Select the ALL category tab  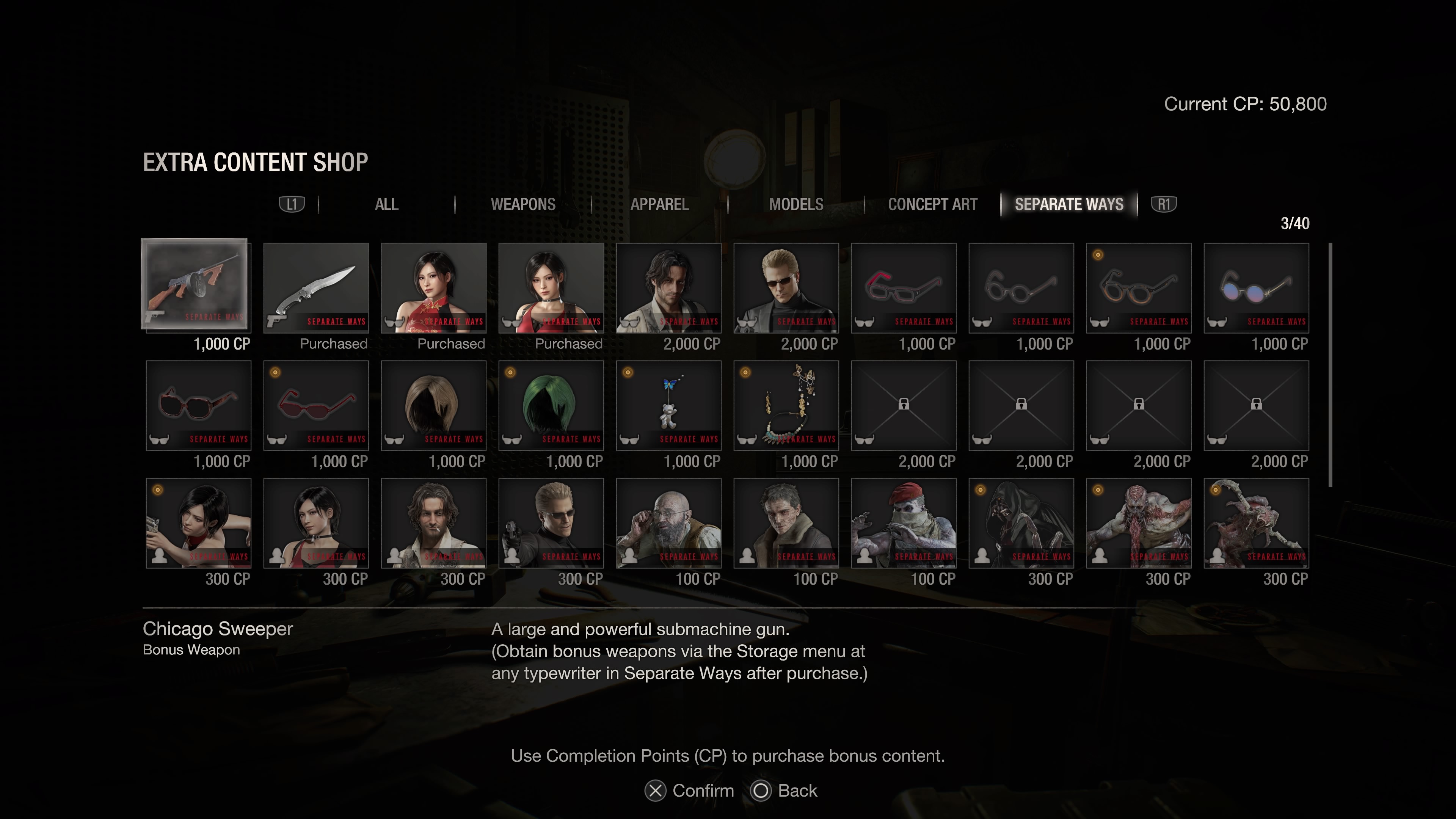click(x=387, y=205)
